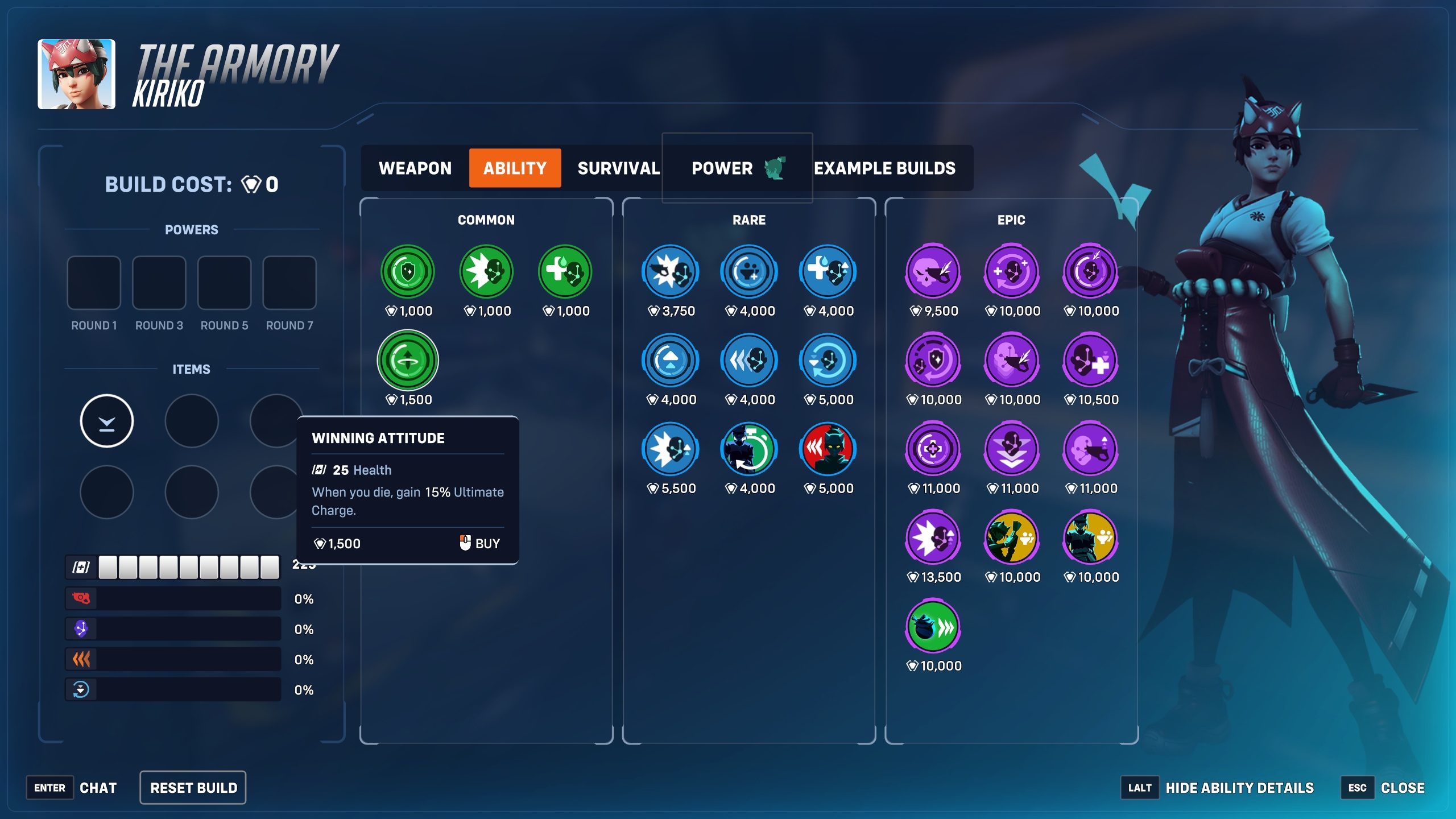Pick the 9,500 epic ability item
Screen dimensions: 1456x819
coord(933,272)
